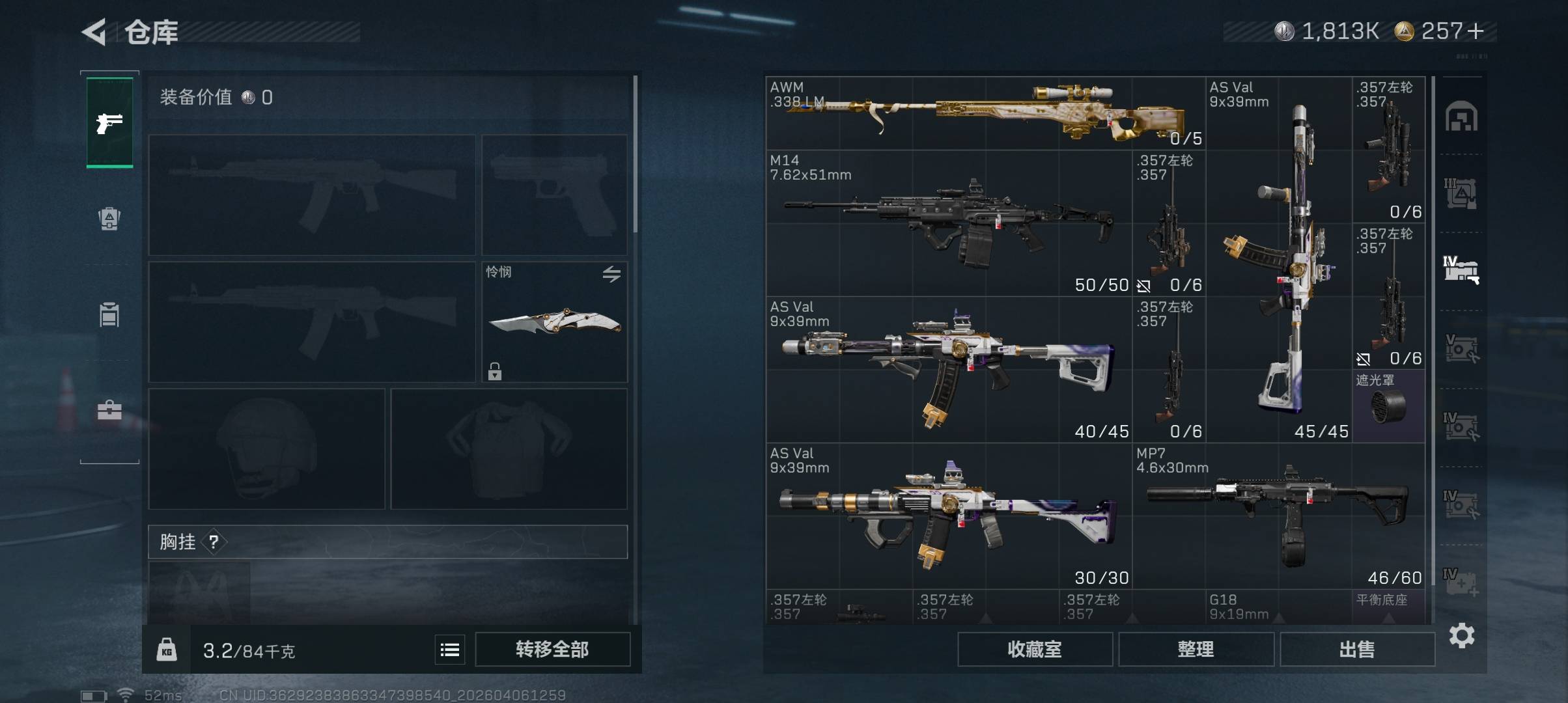1568x703 pixels.
Task: Transfer everything with 转移全部
Action: pyautogui.click(x=552, y=649)
